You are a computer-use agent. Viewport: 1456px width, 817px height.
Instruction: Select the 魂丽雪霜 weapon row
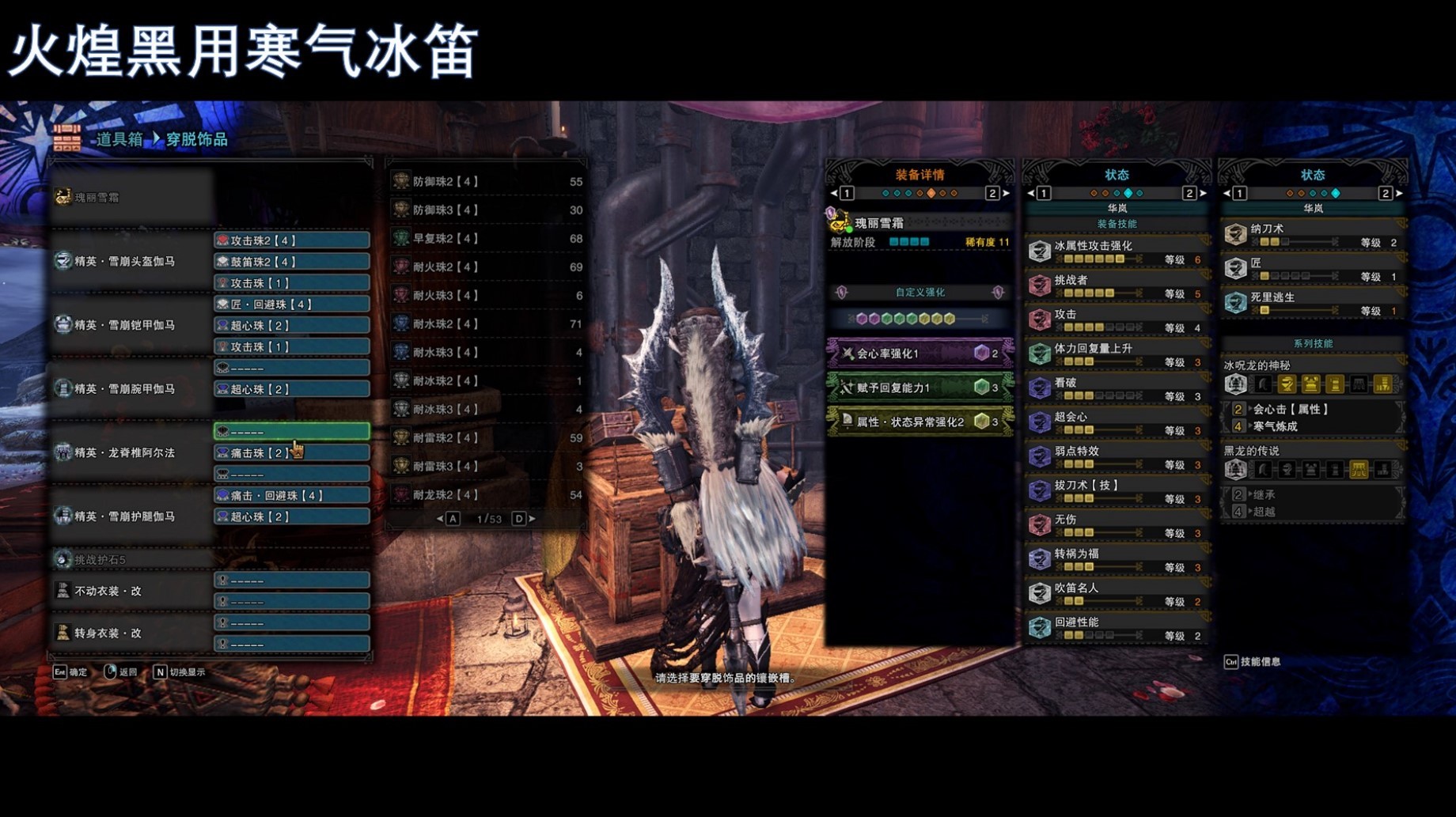131,198
